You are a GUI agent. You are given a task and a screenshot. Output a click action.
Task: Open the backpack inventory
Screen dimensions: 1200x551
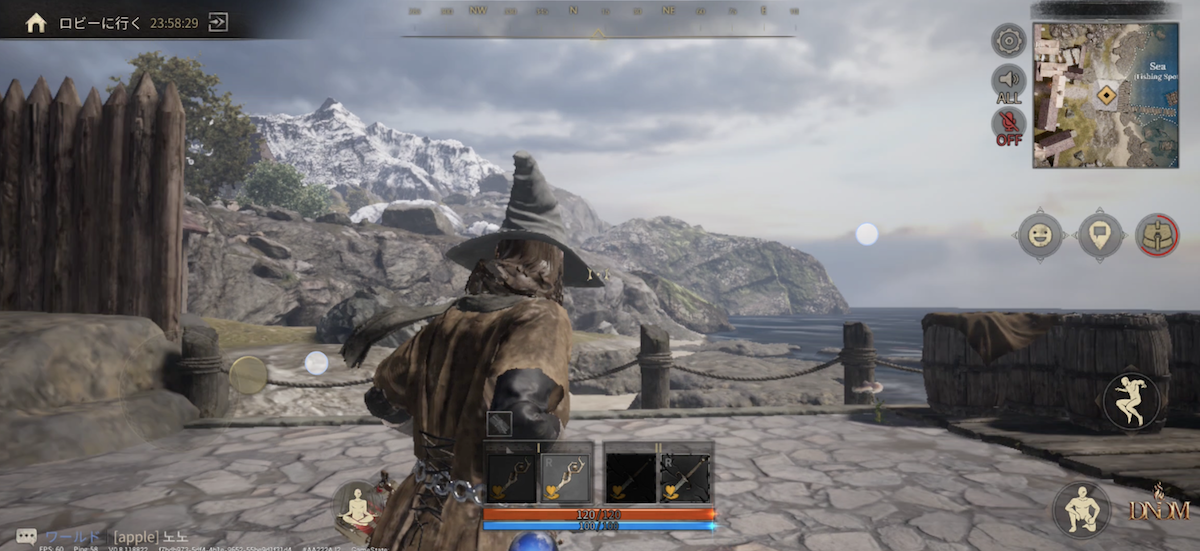click(1157, 235)
